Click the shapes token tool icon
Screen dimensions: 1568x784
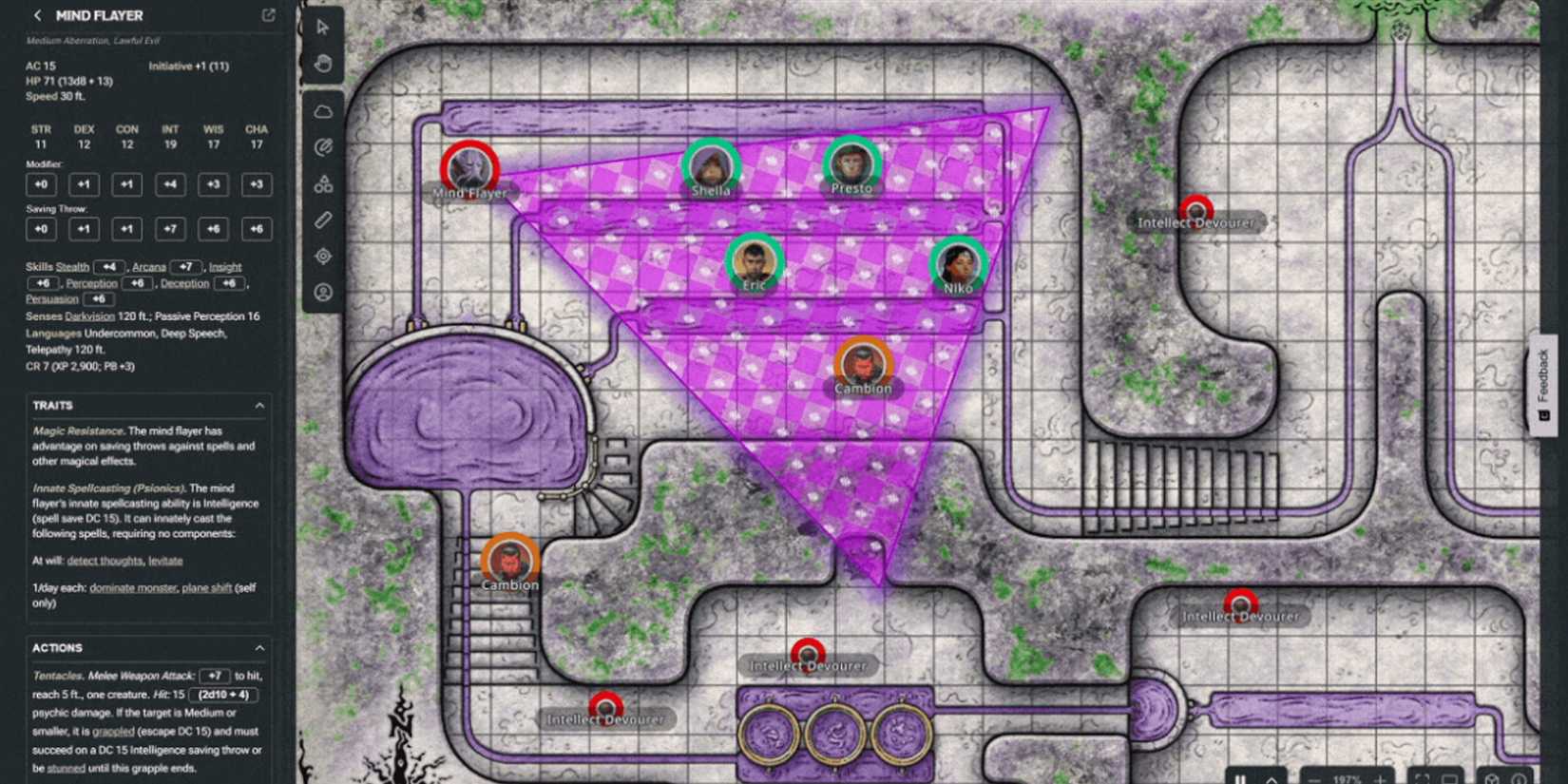point(323,183)
